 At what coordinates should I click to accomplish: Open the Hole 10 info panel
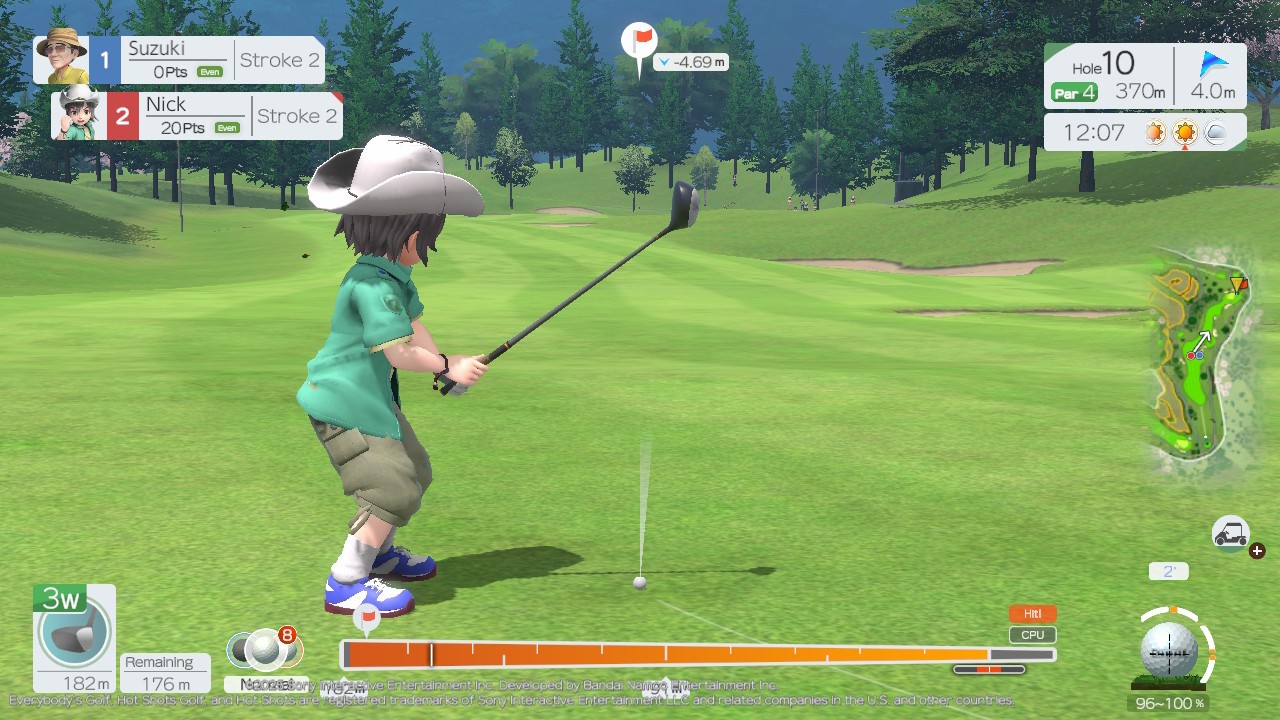pyautogui.click(x=1145, y=78)
